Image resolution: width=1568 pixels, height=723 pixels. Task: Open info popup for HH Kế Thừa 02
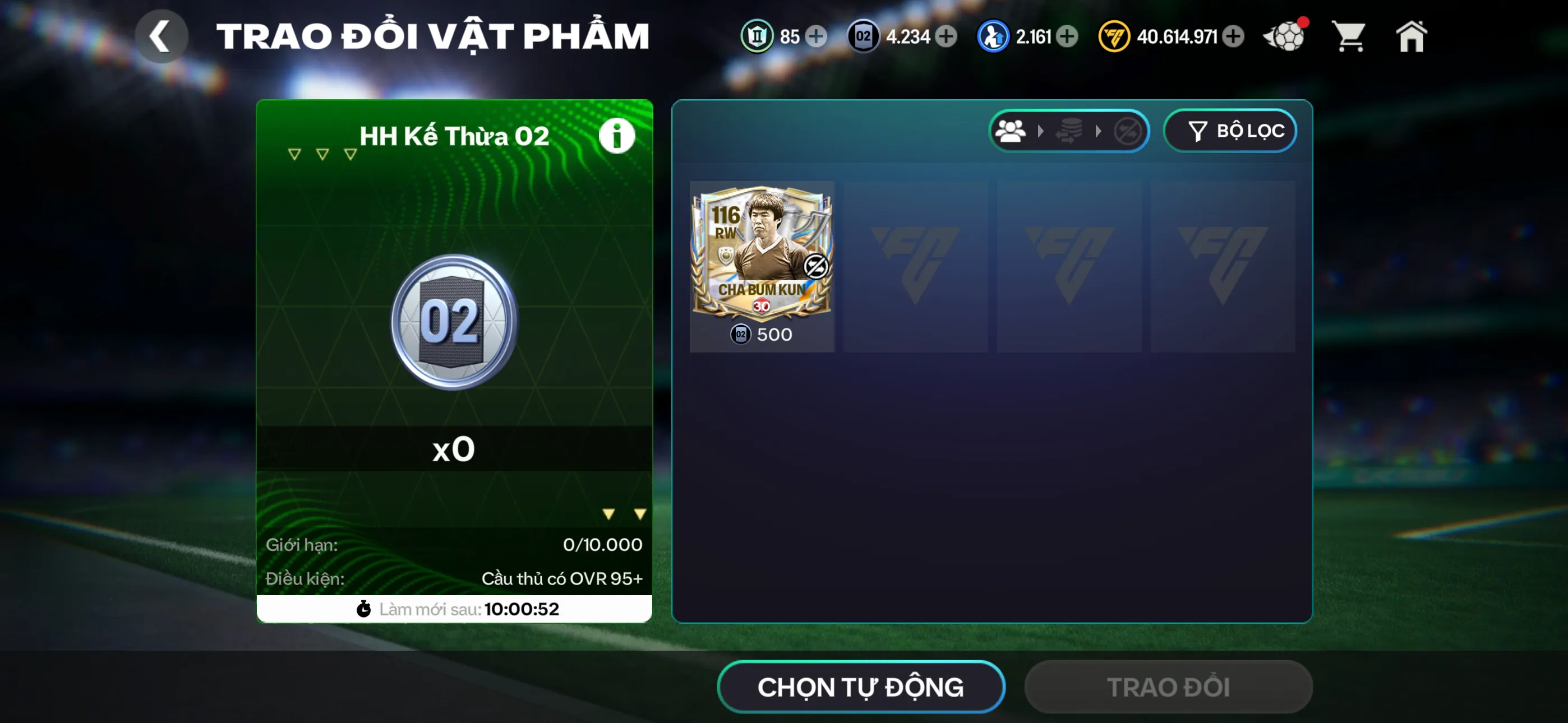pyautogui.click(x=617, y=135)
